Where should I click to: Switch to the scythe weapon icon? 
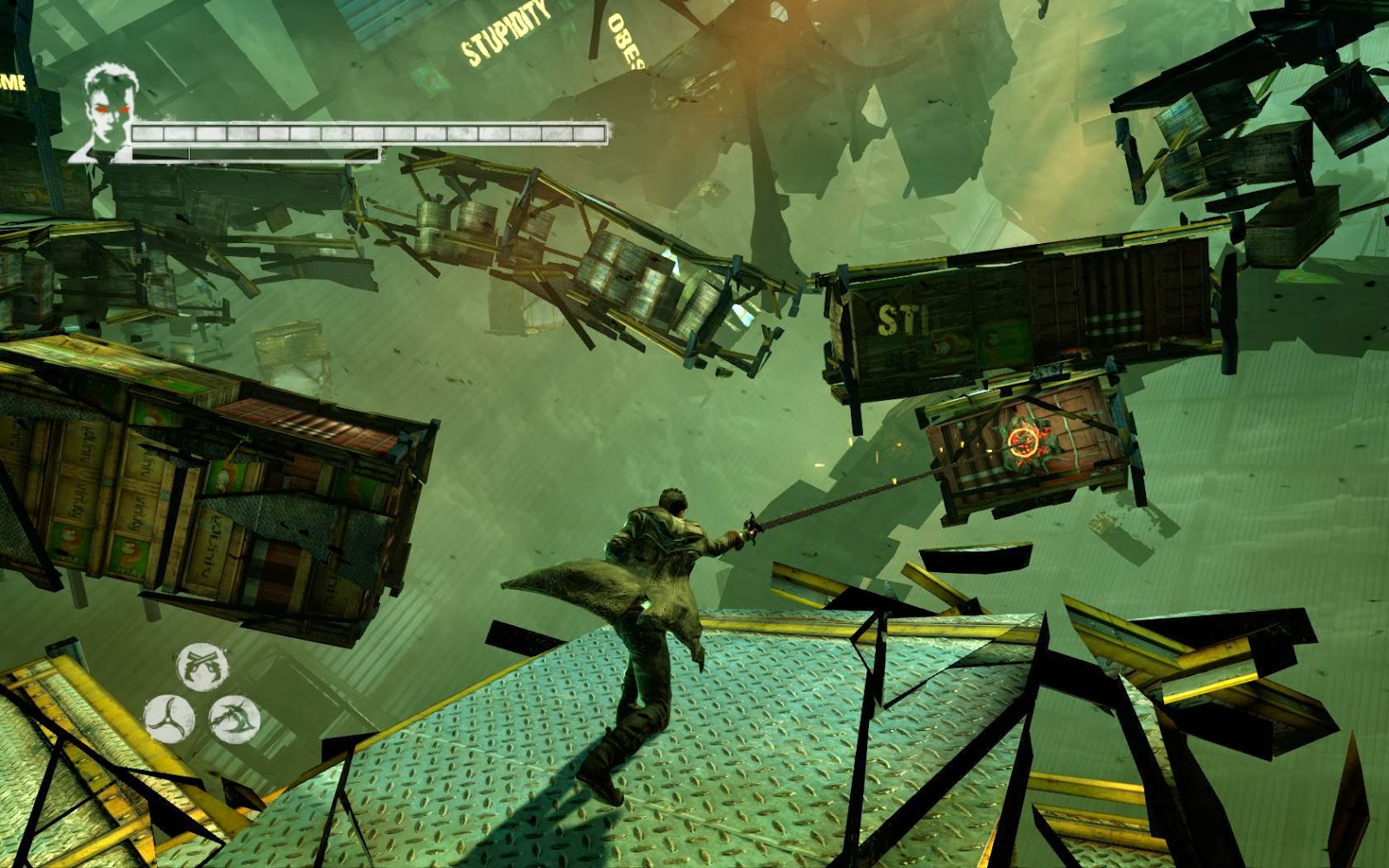tap(234, 720)
